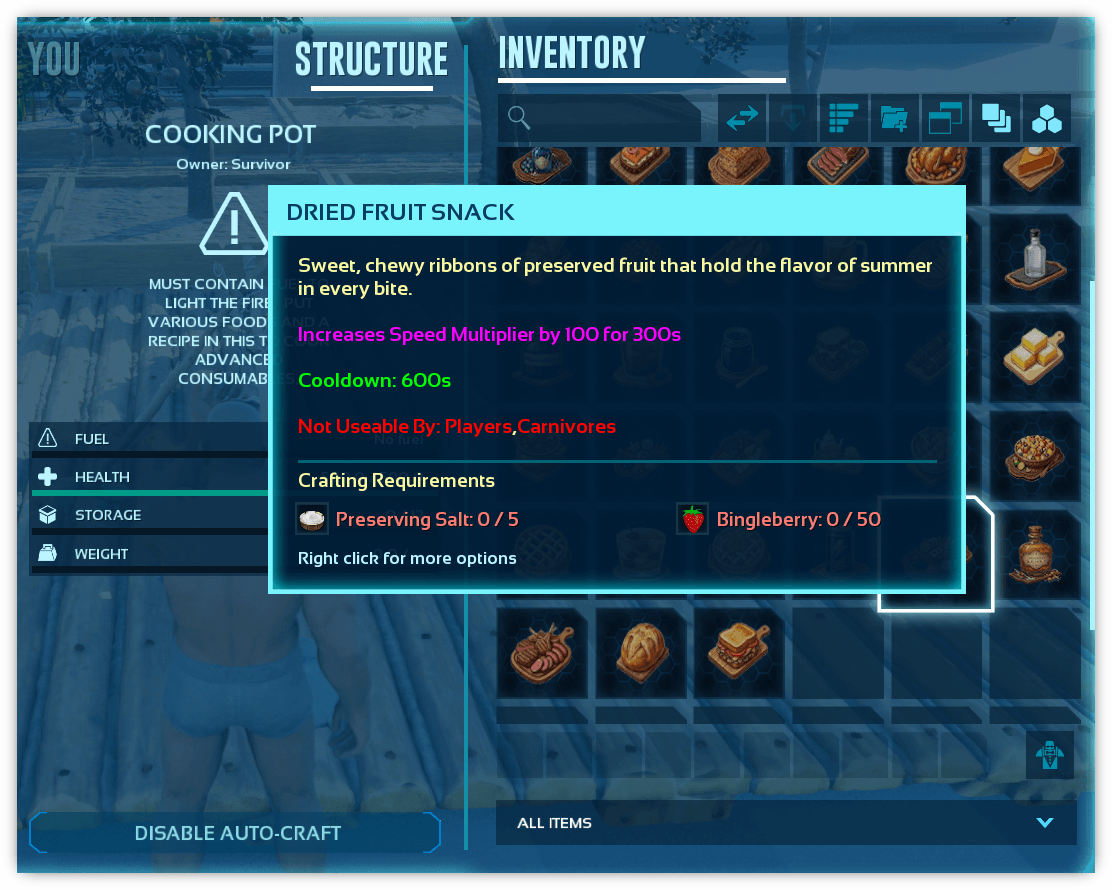Pick the round bread loaf recipe
This screenshot has width=1112, height=890.
pyautogui.click(x=645, y=653)
